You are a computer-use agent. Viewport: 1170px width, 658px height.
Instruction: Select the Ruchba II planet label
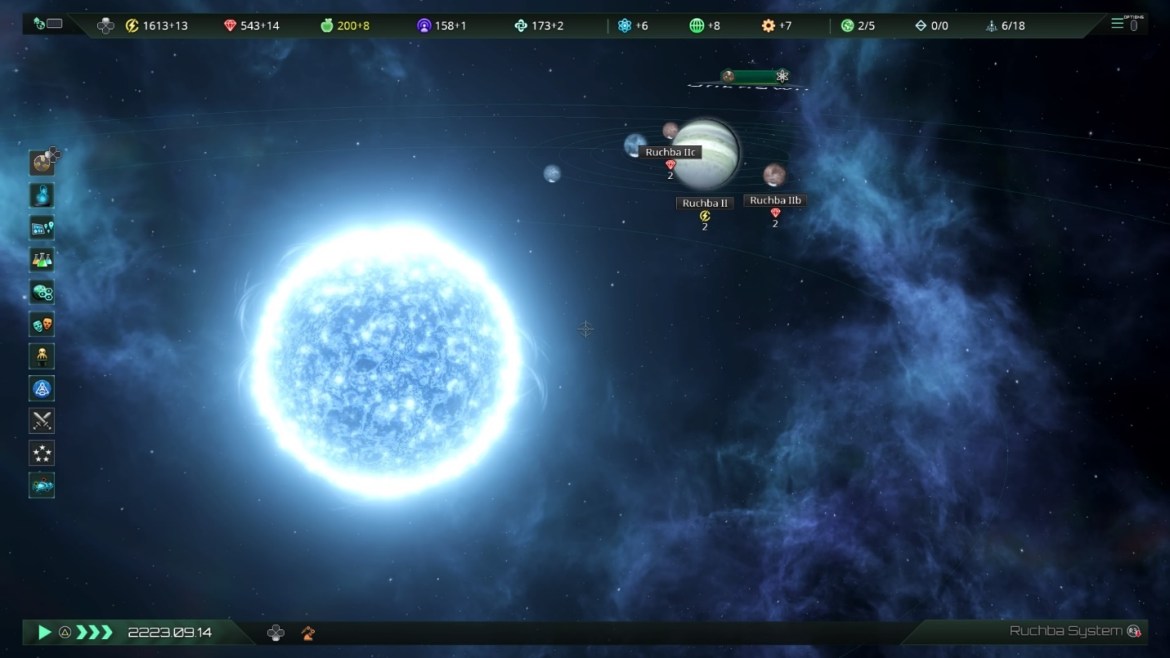(705, 203)
